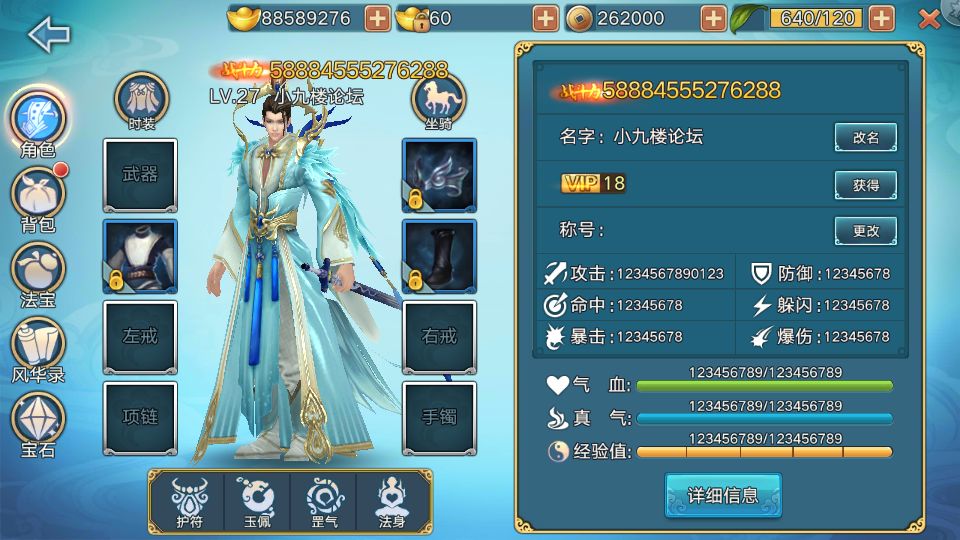960x540 pixels.
Task: Add stamina next to the 640/120 leaf counter
Action: (x=881, y=18)
